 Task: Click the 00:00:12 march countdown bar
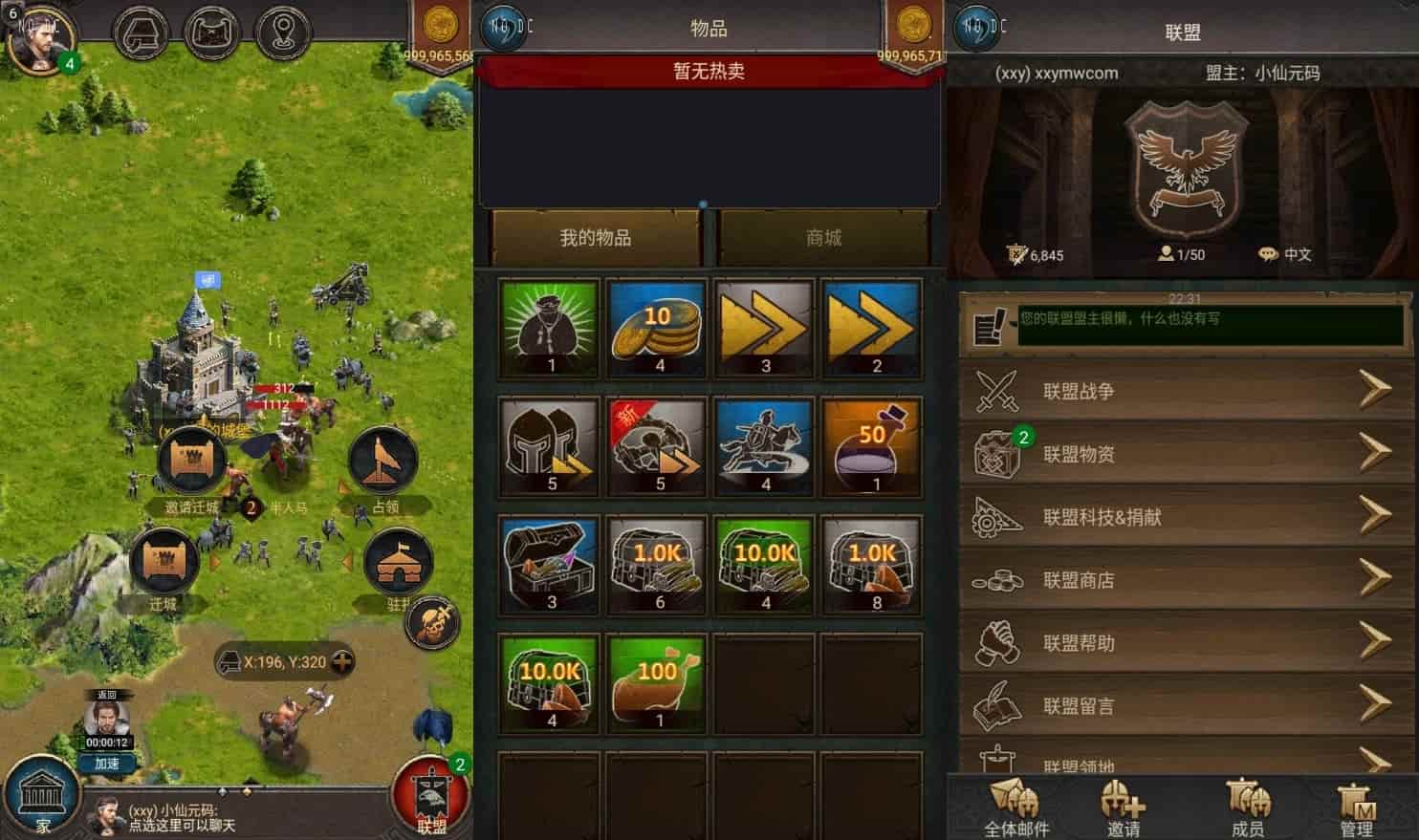107,740
